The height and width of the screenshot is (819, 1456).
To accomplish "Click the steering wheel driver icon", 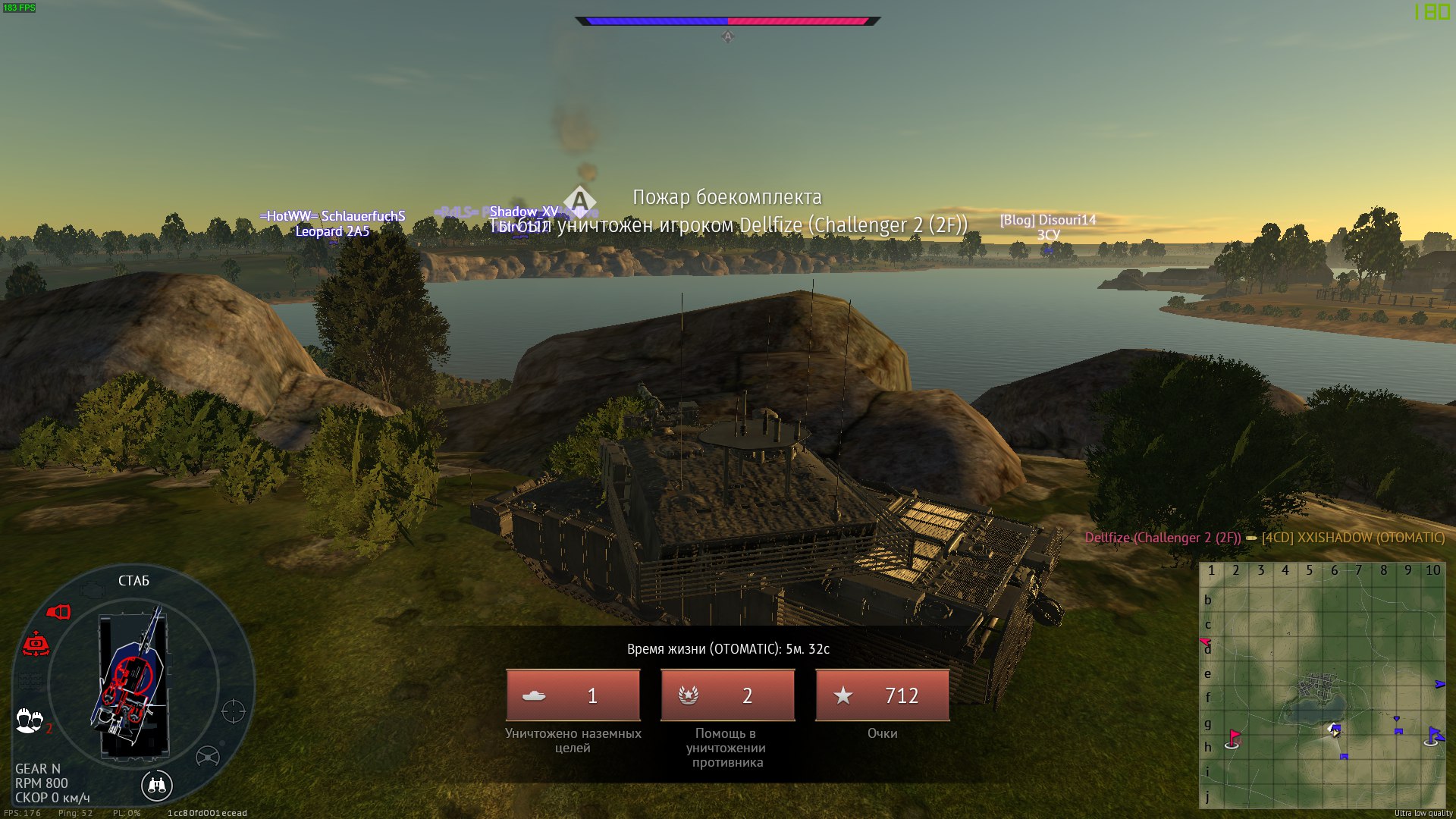I will click(208, 756).
